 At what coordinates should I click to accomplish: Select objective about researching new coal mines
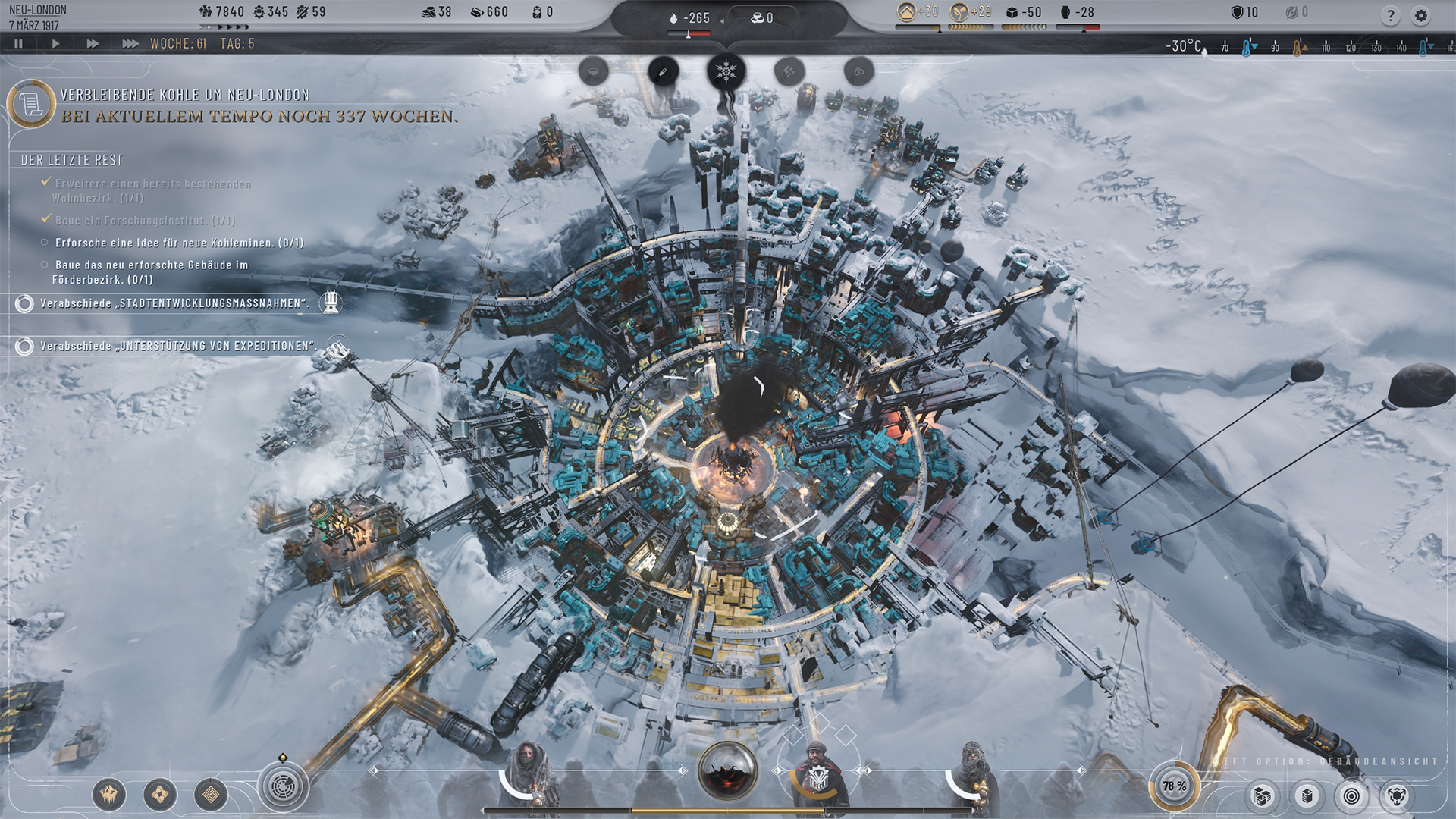click(x=179, y=243)
